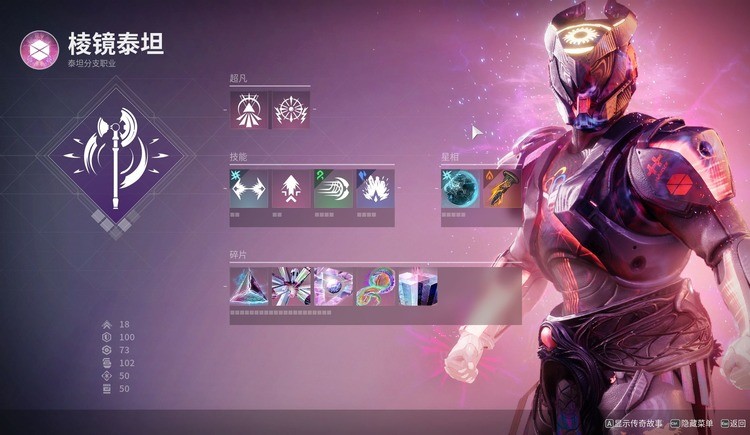
Task: Open the triangle-with-rays transcendence slot
Action: click(249, 109)
